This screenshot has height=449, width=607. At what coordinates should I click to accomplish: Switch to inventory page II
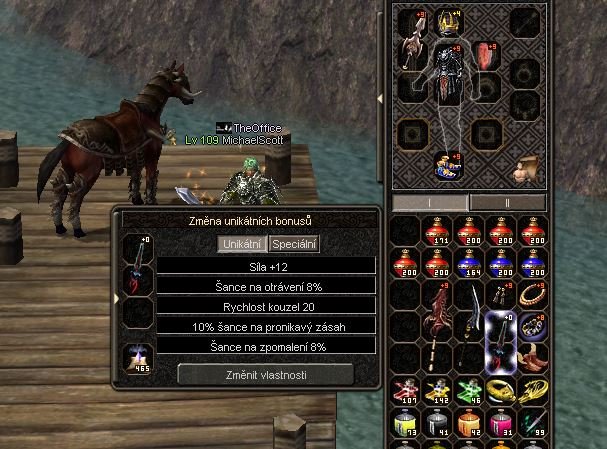coord(507,202)
